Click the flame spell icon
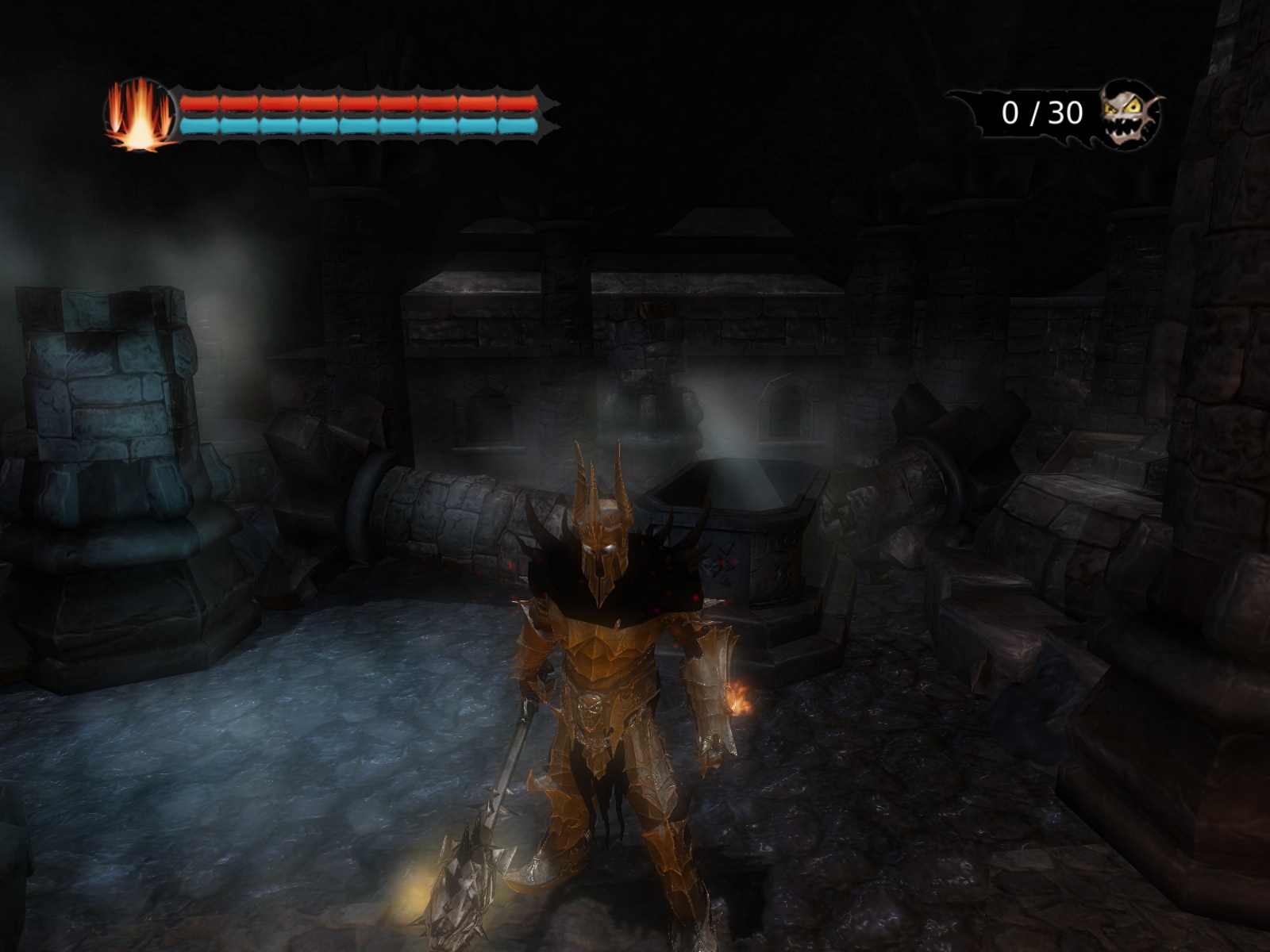 (140, 114)
